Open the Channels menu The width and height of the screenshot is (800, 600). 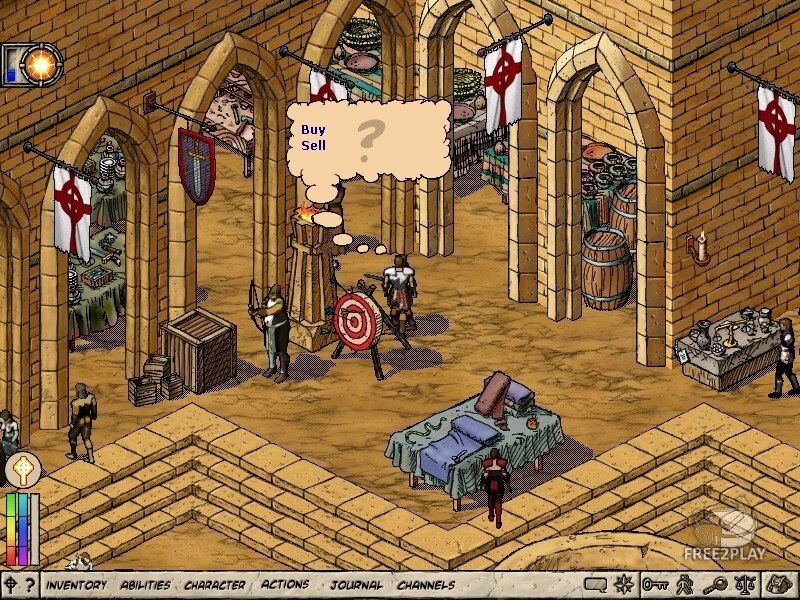426,585
